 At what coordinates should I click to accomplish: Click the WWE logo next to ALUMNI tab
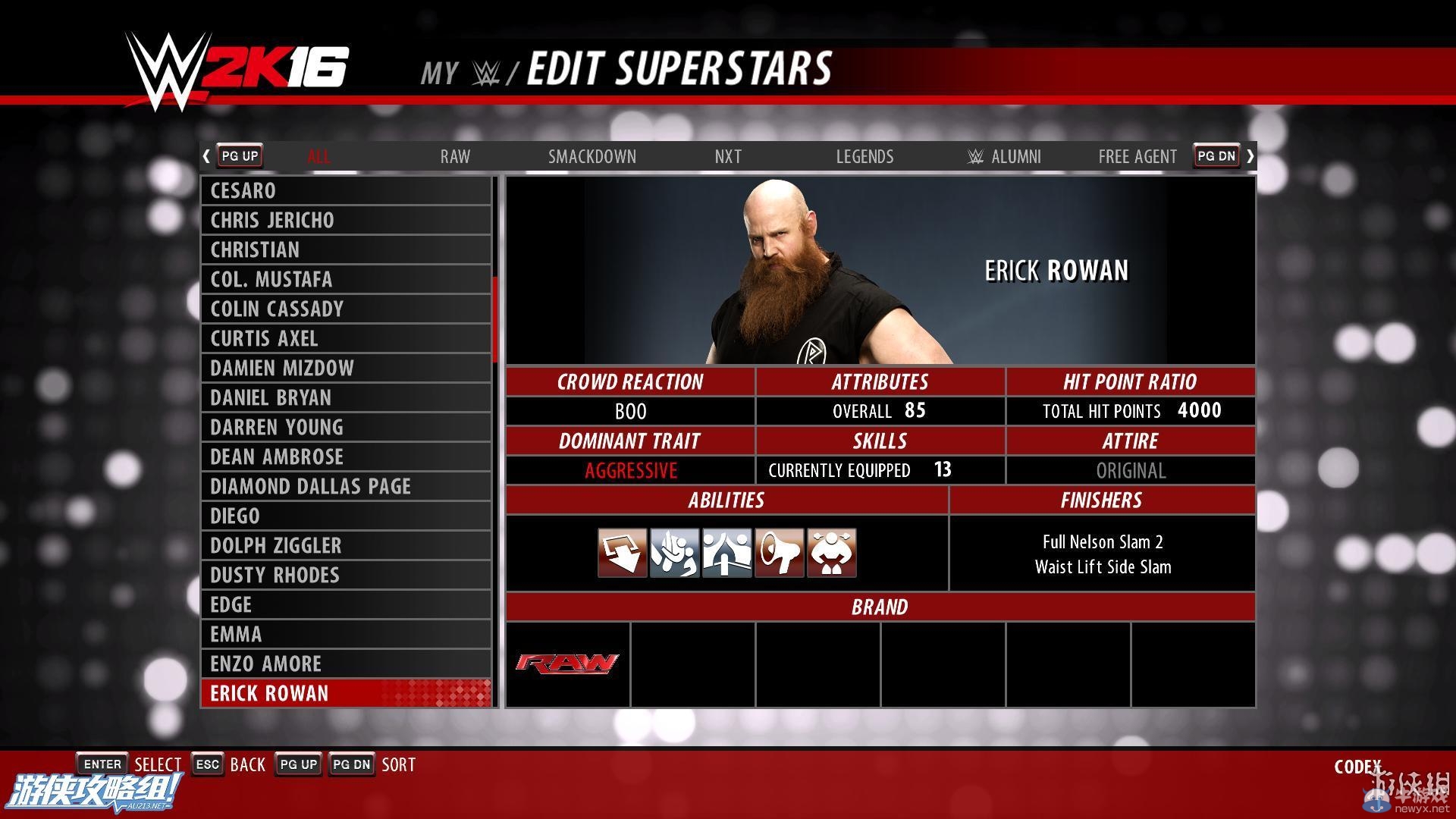[975, 156]
